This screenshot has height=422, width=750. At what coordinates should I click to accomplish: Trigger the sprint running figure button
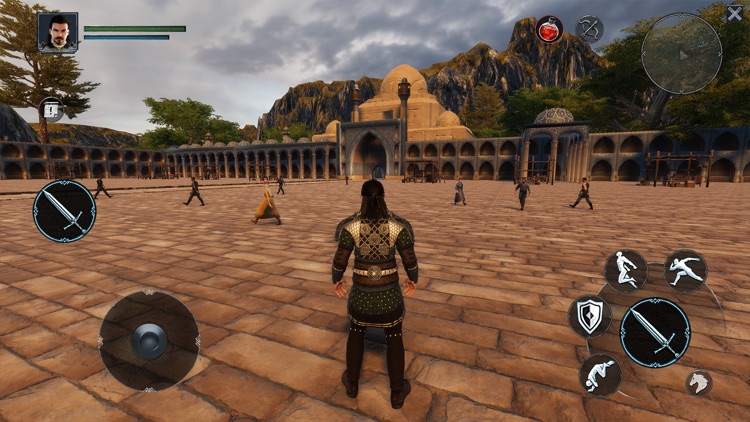tap(686, 270)
